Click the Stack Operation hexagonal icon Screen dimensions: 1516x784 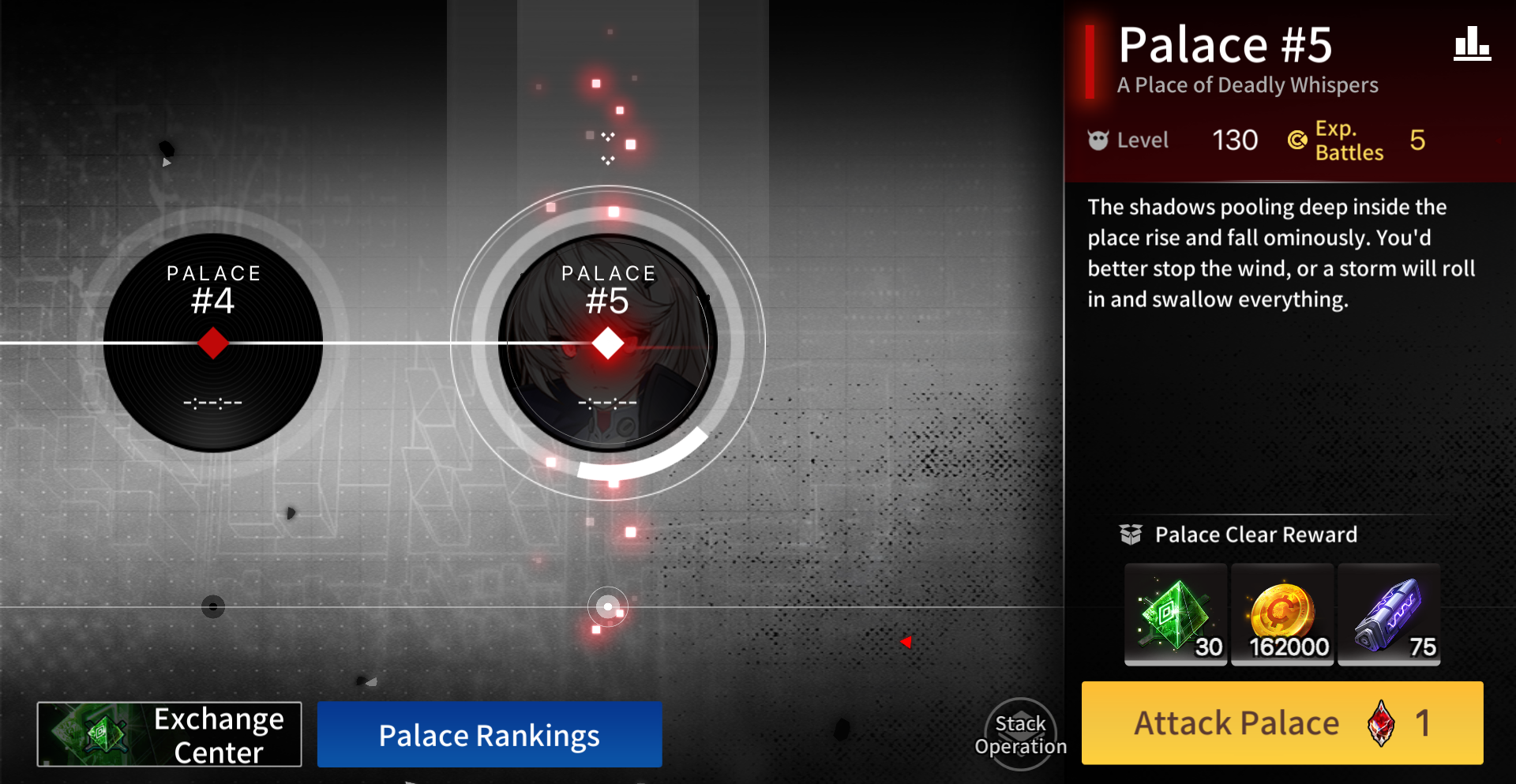coord(1020,733)
